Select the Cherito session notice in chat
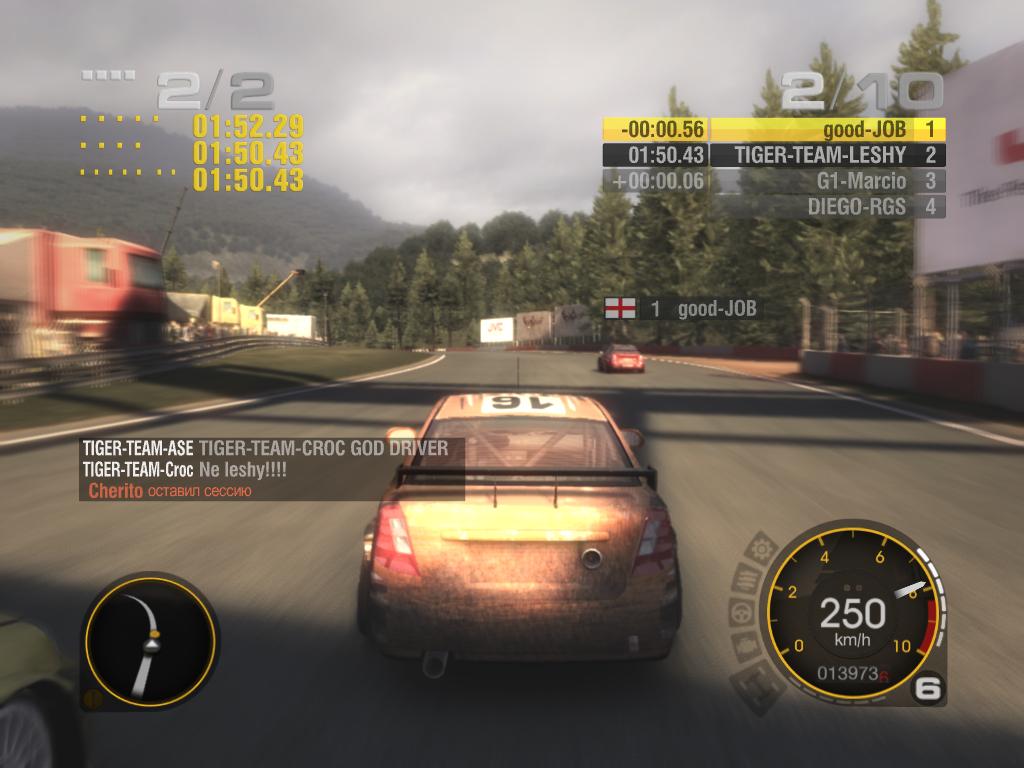1024x768 pixels. coord(170,491)
